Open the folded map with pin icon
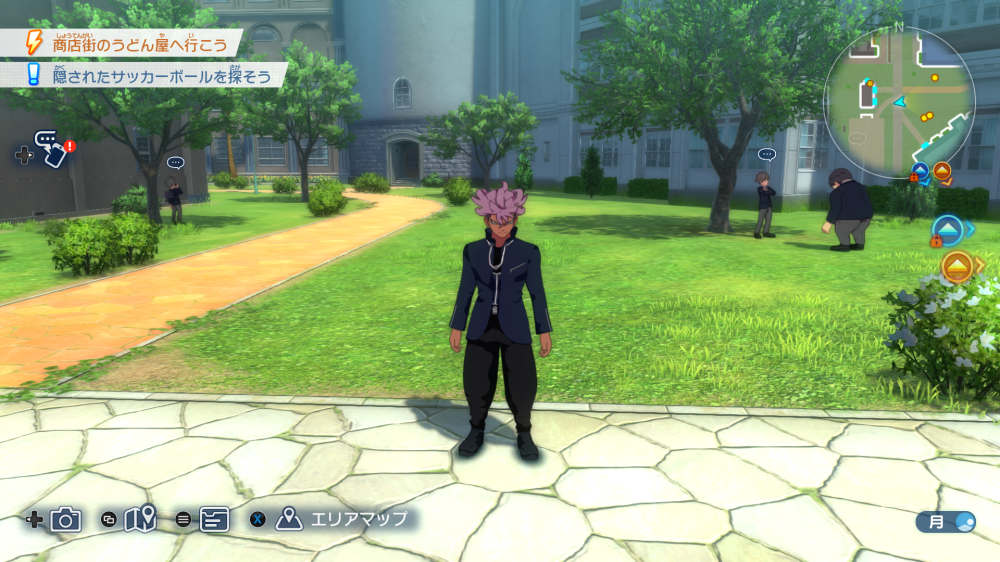The width and height of the screenshot is (1000, 562). click(x=140, y=519)
